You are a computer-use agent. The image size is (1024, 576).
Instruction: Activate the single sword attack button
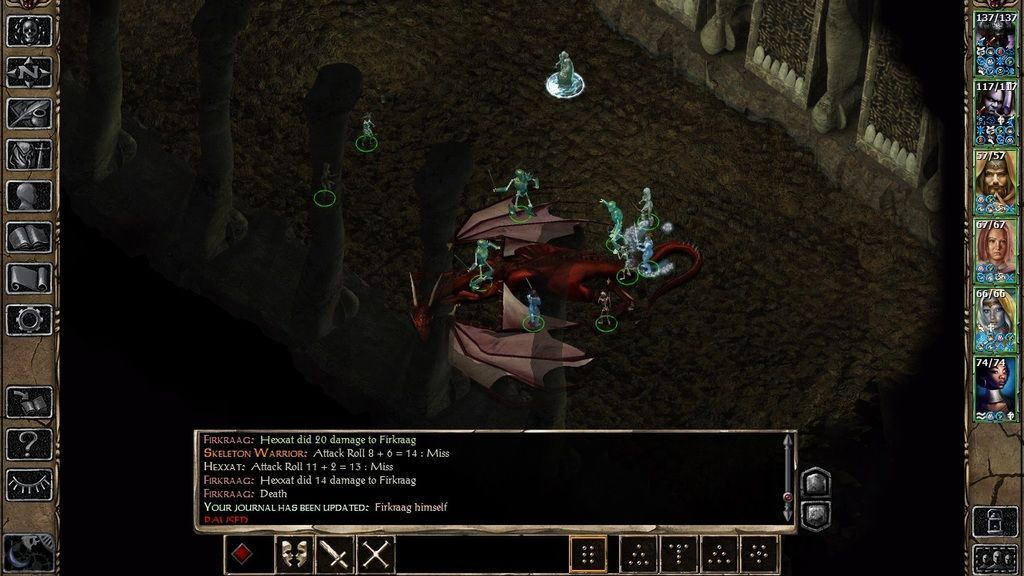[x=335, y=554]
